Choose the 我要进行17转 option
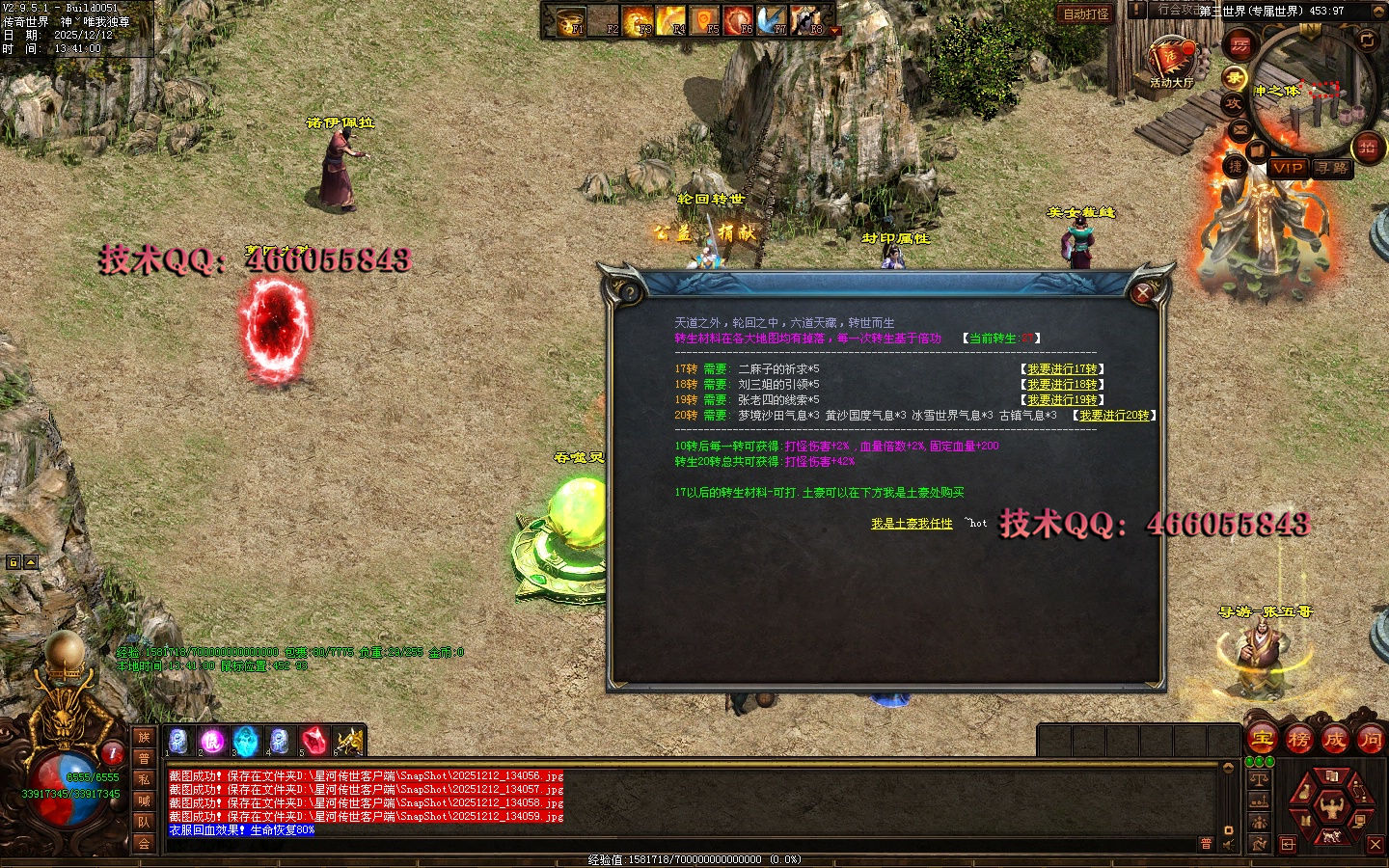 tap(1061, 369)
